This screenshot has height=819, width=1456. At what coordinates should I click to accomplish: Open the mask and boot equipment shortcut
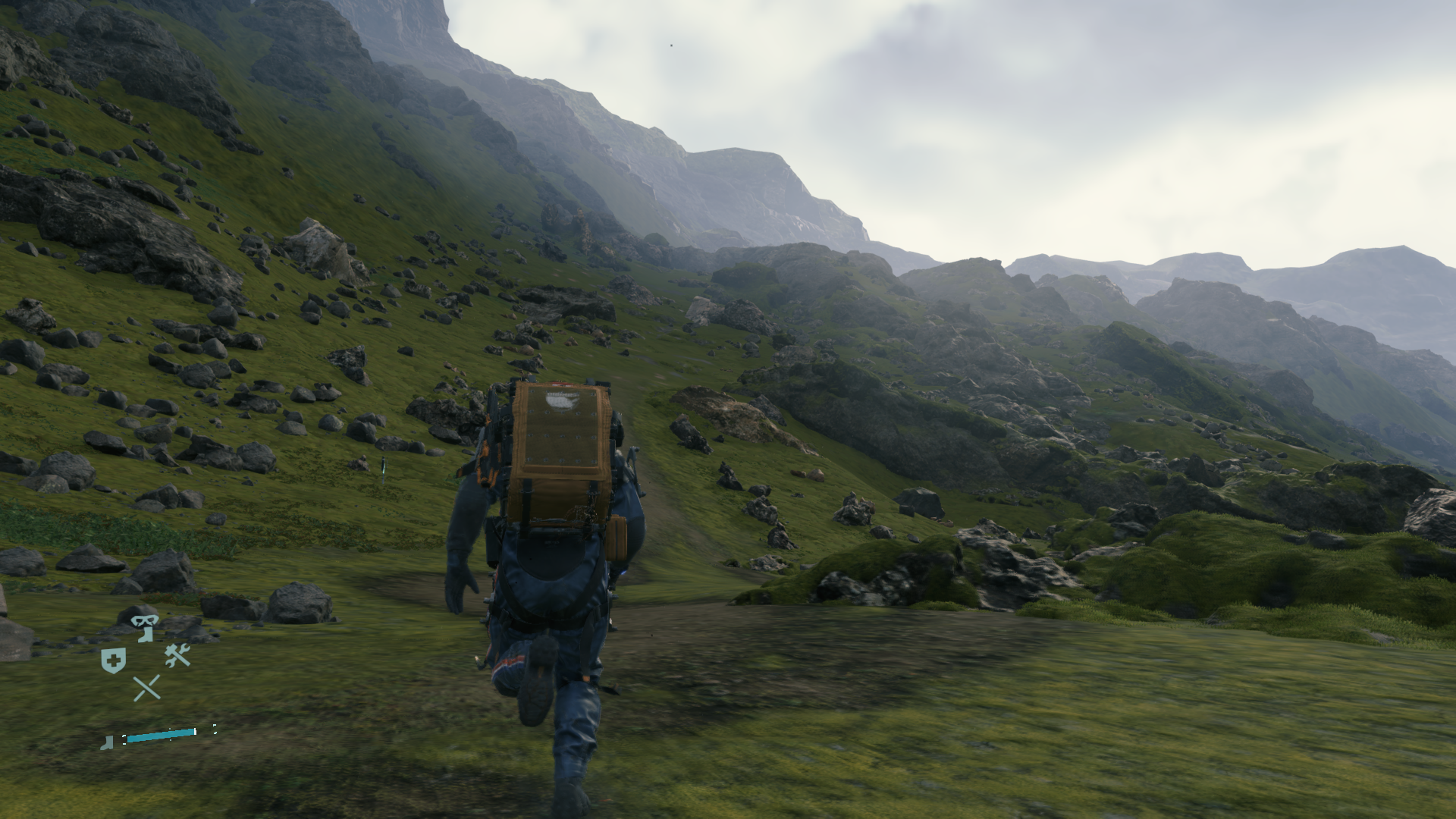144,628
